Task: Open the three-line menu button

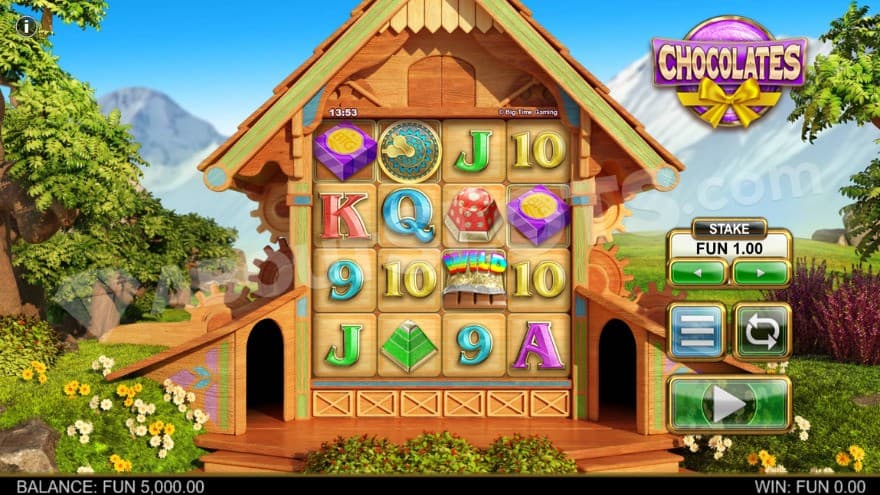Action: point(697,331)
